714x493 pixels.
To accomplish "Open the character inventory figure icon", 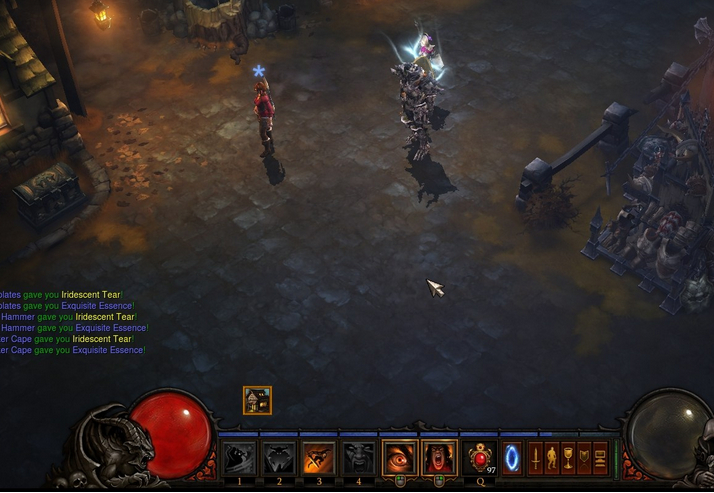I will 552,458.
